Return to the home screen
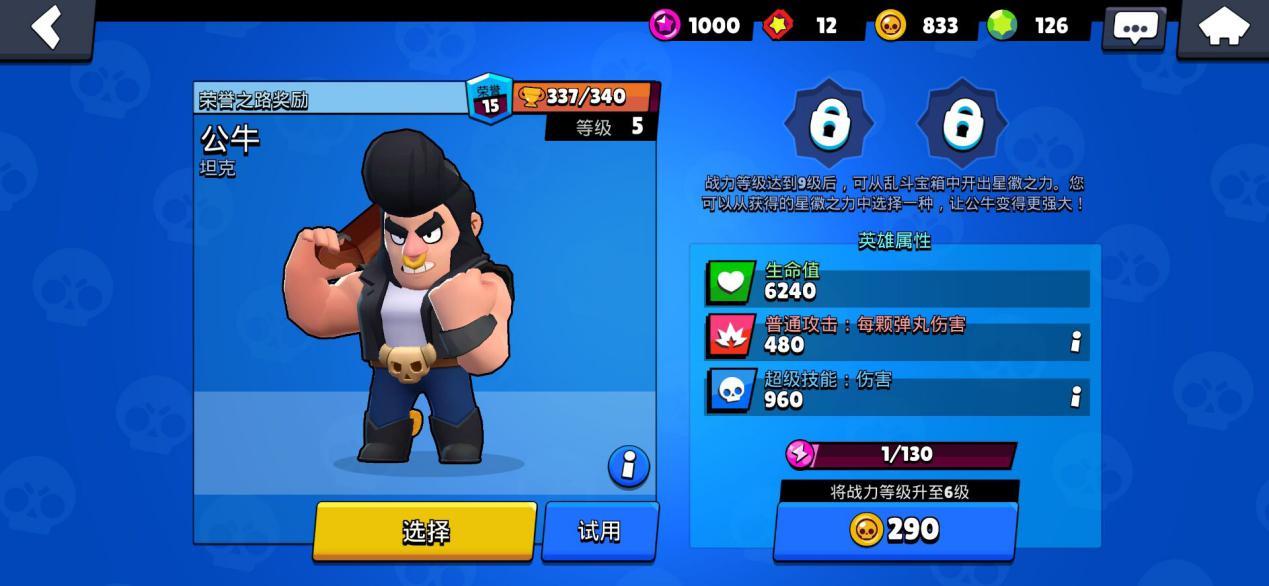 [x=1223, y=27]
